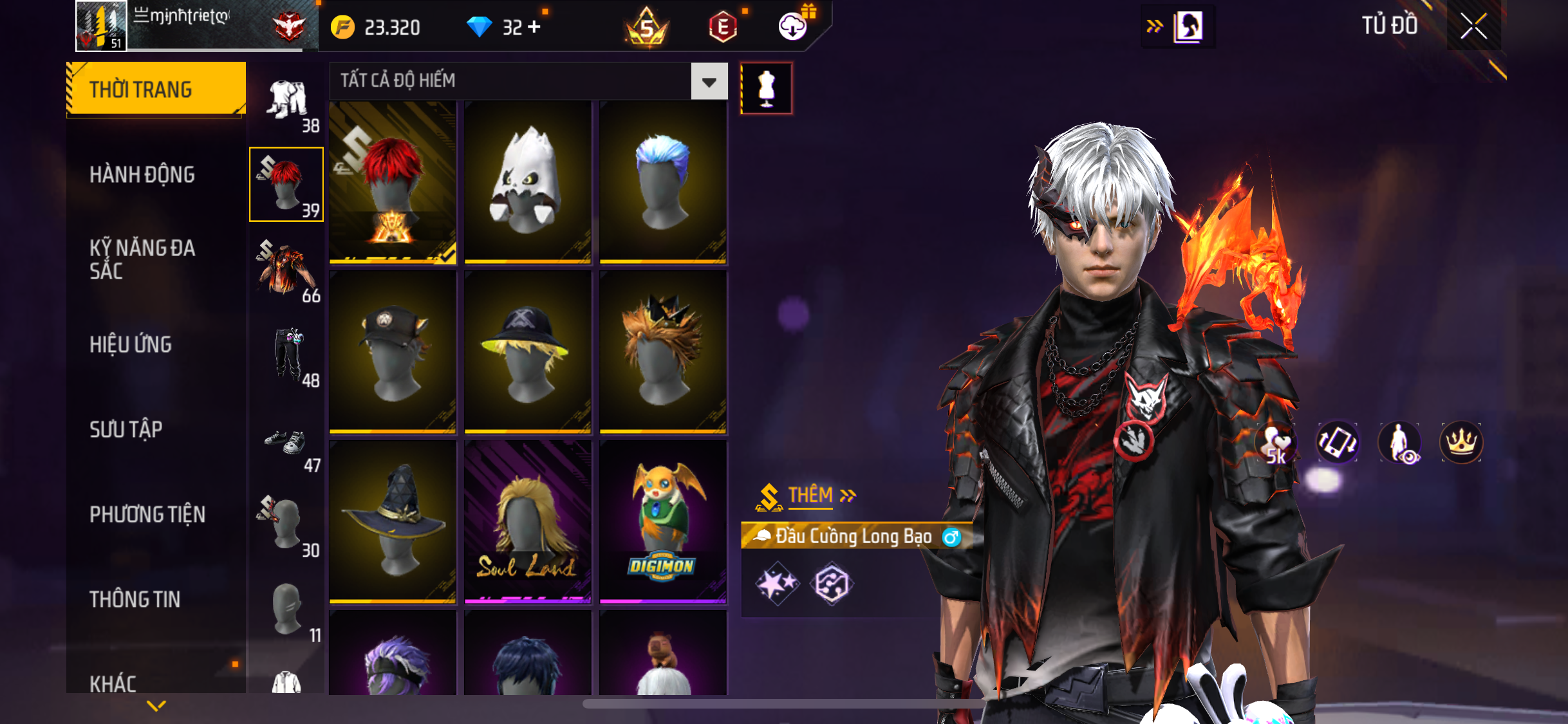Select the Digimon Patamon headgear
The height and width of the screenshot is (724, 1568).
click(662, 521)
